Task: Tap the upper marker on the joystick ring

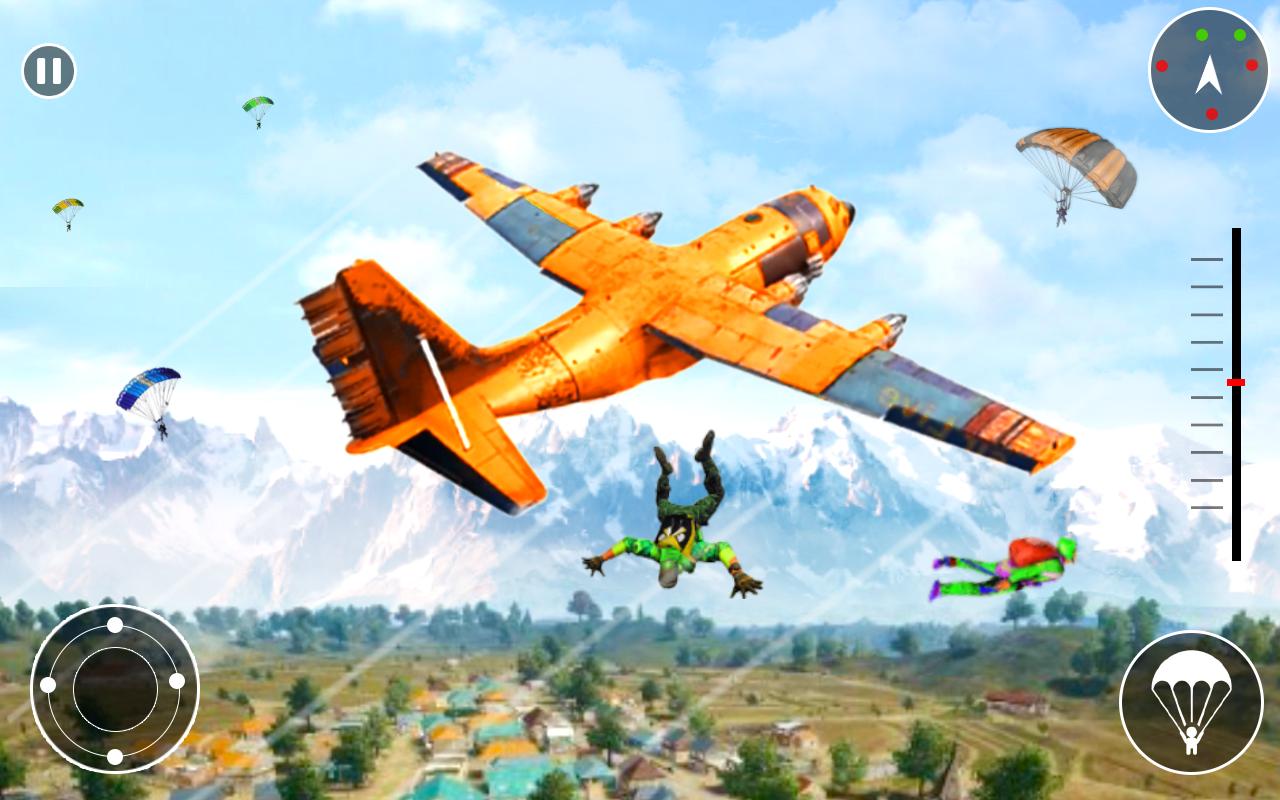Action: pos(115,625)
